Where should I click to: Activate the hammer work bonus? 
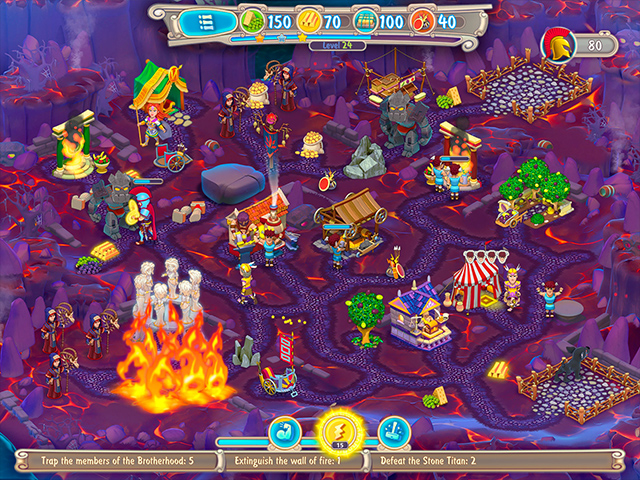pos(393,432)
